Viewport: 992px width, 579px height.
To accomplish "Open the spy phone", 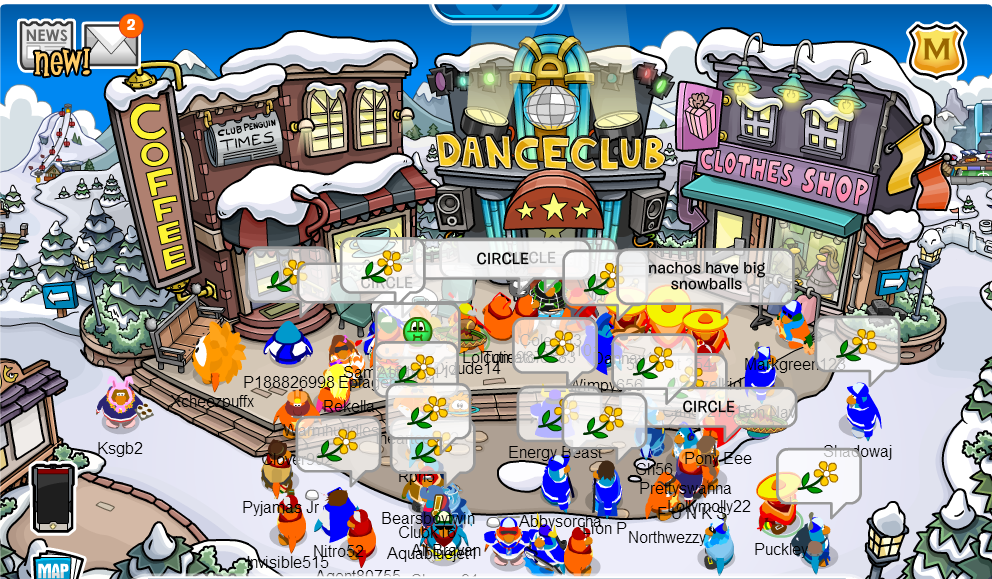I will click(53, 497).
